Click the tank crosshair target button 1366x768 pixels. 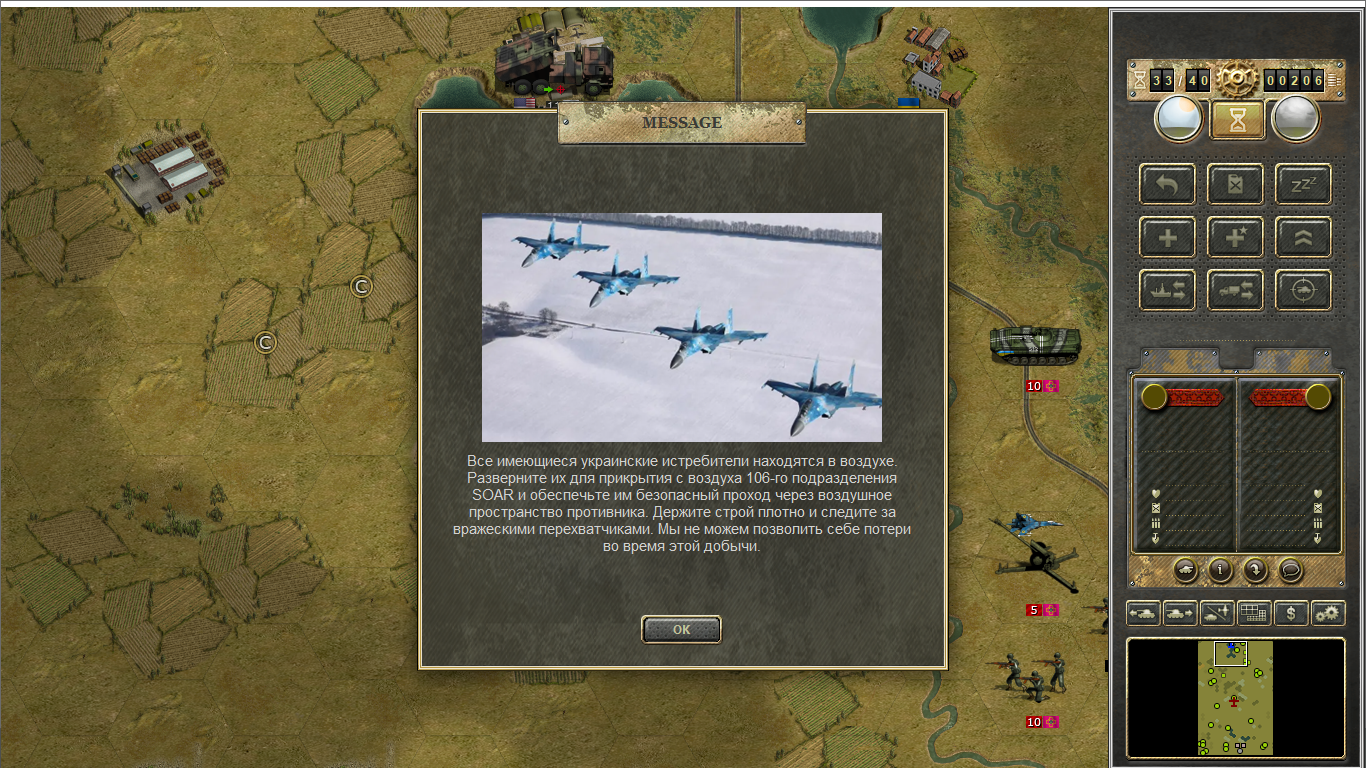1303,290
